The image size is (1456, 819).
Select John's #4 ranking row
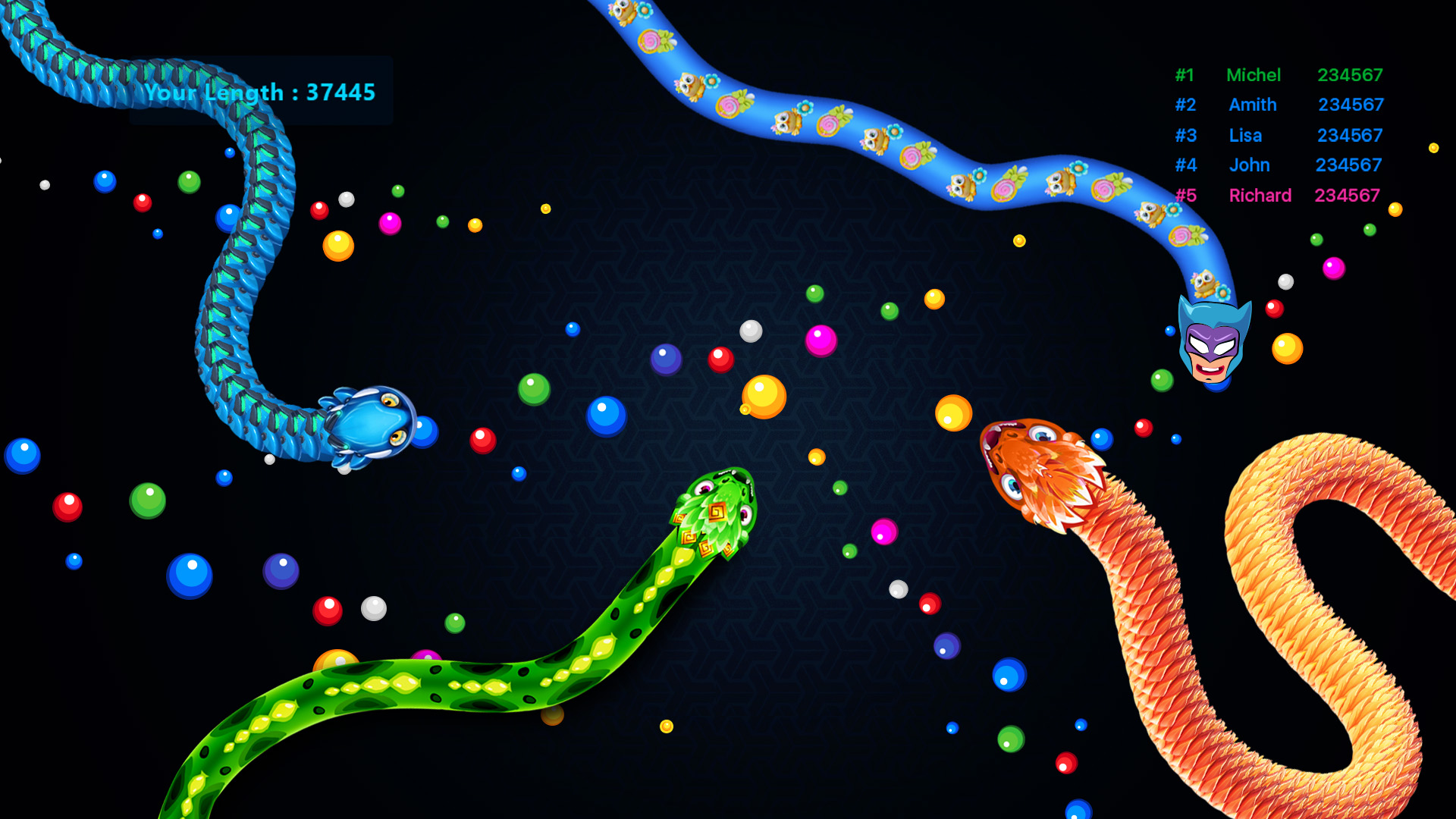(1249, 165)
